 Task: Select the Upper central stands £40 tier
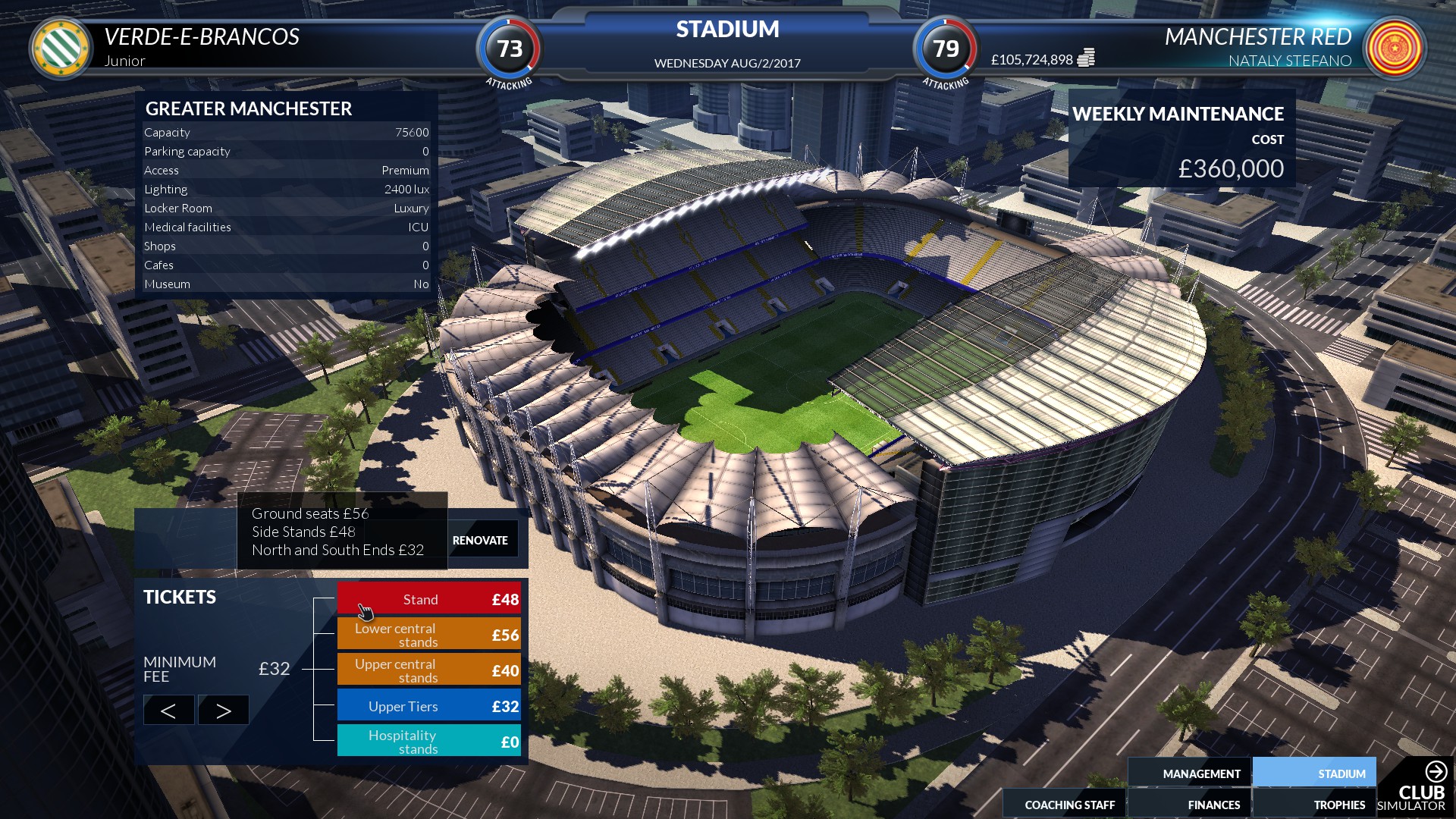point(428,670)
